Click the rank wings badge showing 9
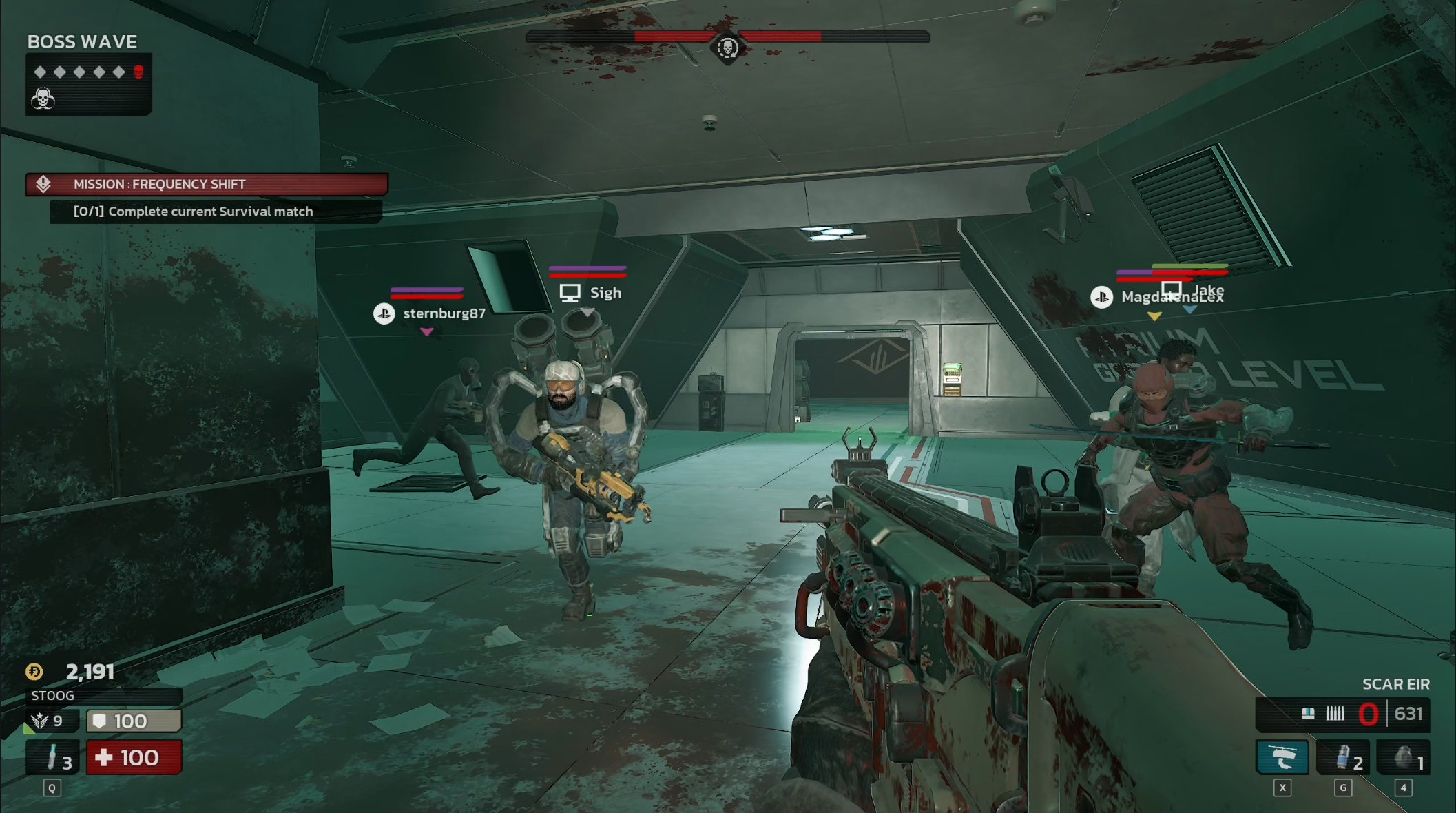 [x=39, y=721]
